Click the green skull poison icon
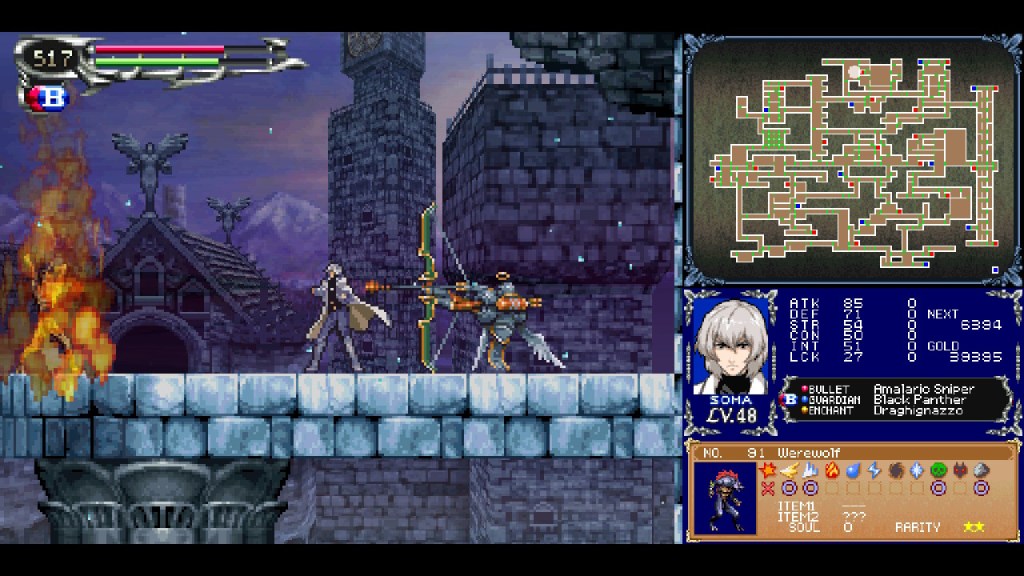This screenshot has height=576, width=1024. tap(938, 470)
